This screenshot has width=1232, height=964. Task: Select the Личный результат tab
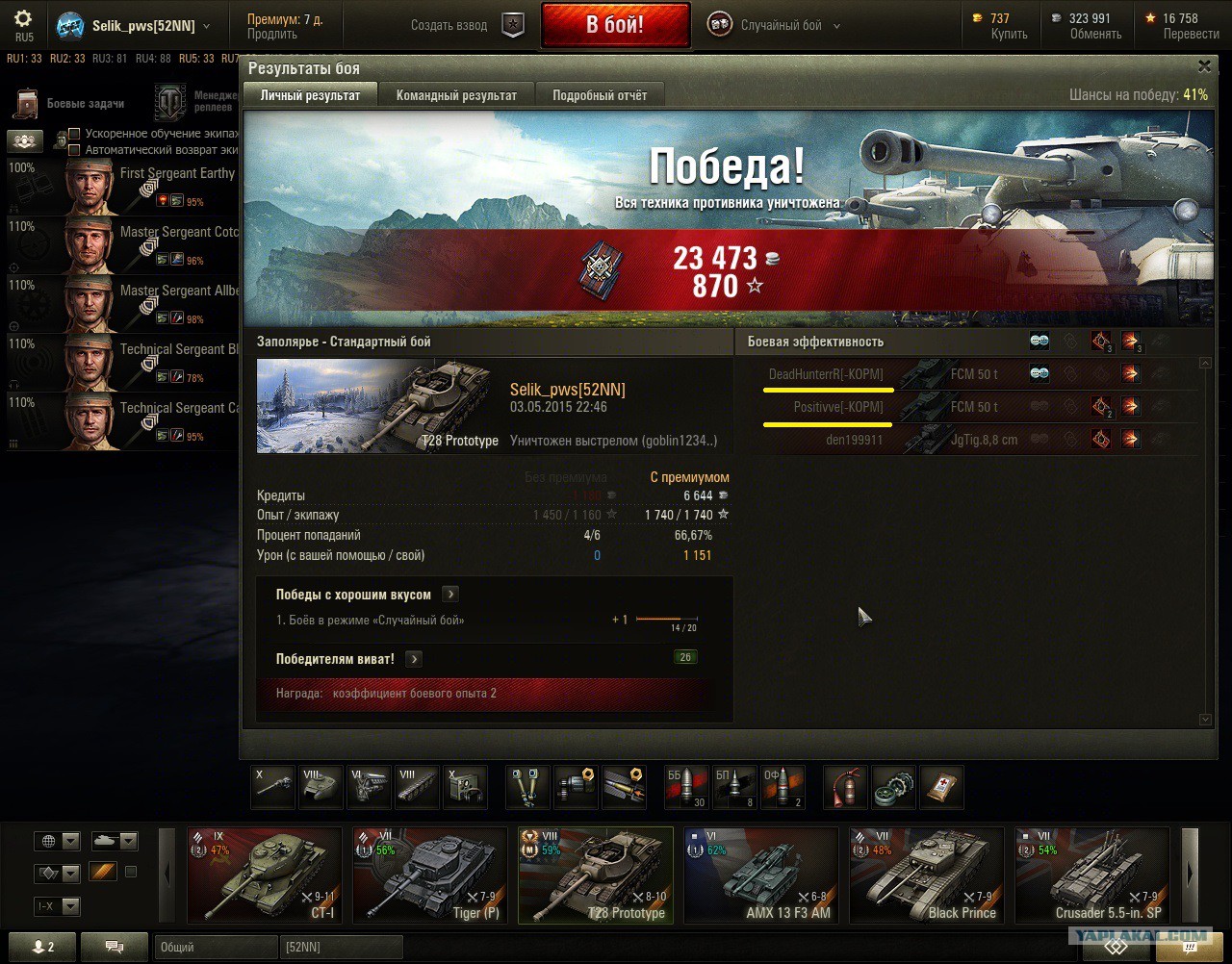310,95
